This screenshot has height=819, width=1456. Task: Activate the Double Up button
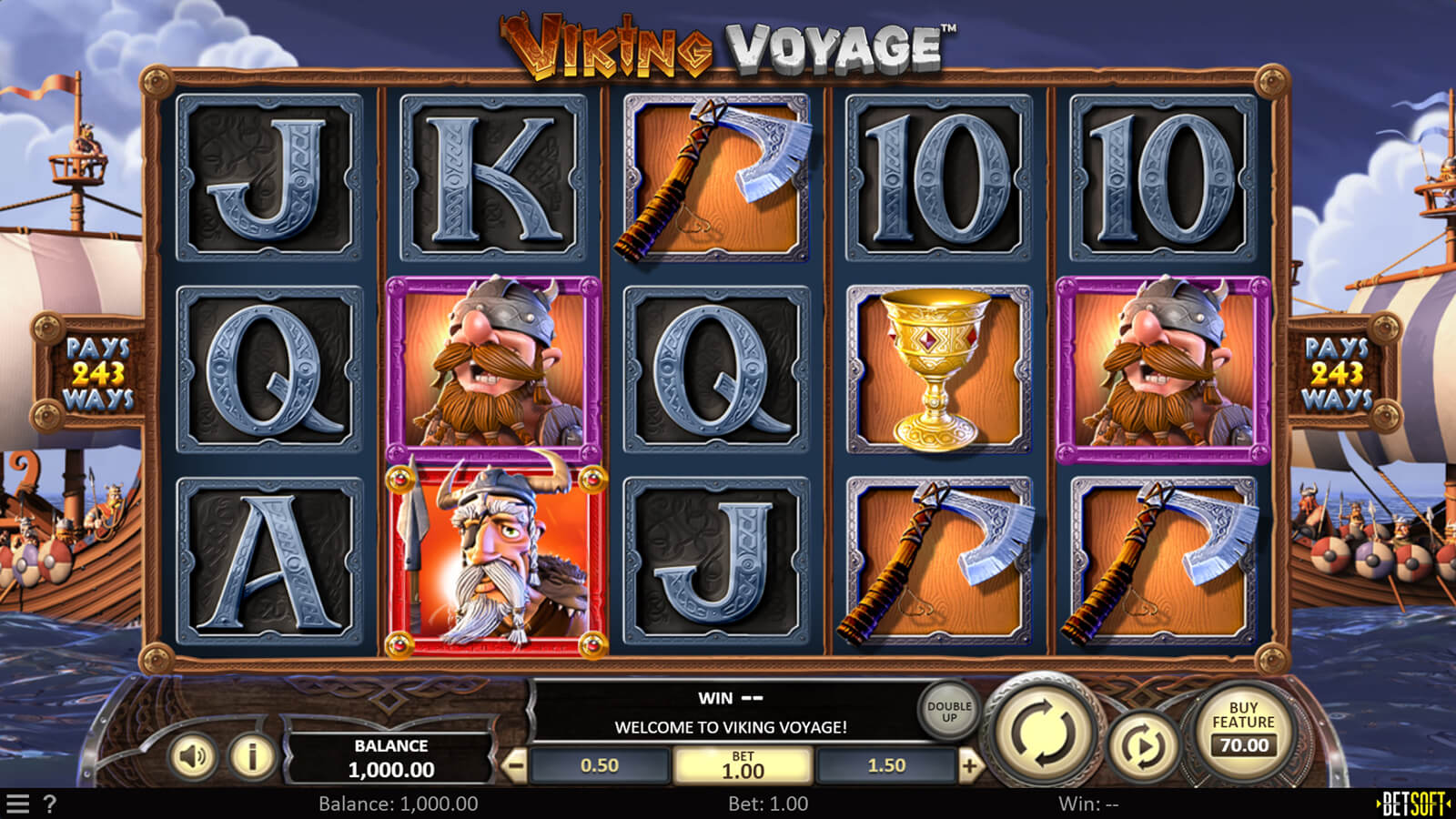[949, 712]
